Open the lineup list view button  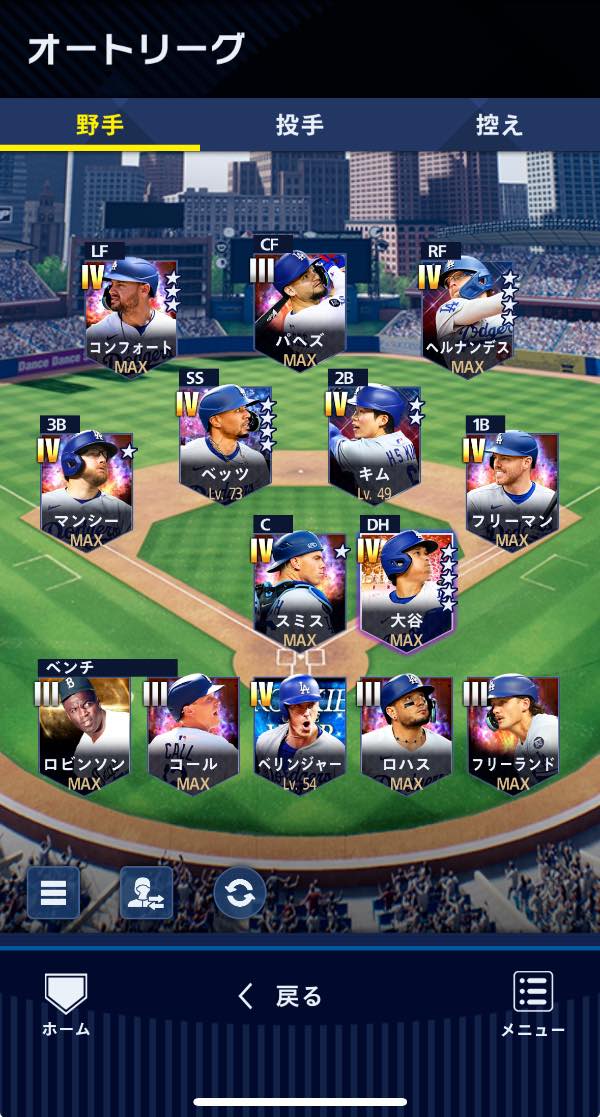[x=53, y=893]
